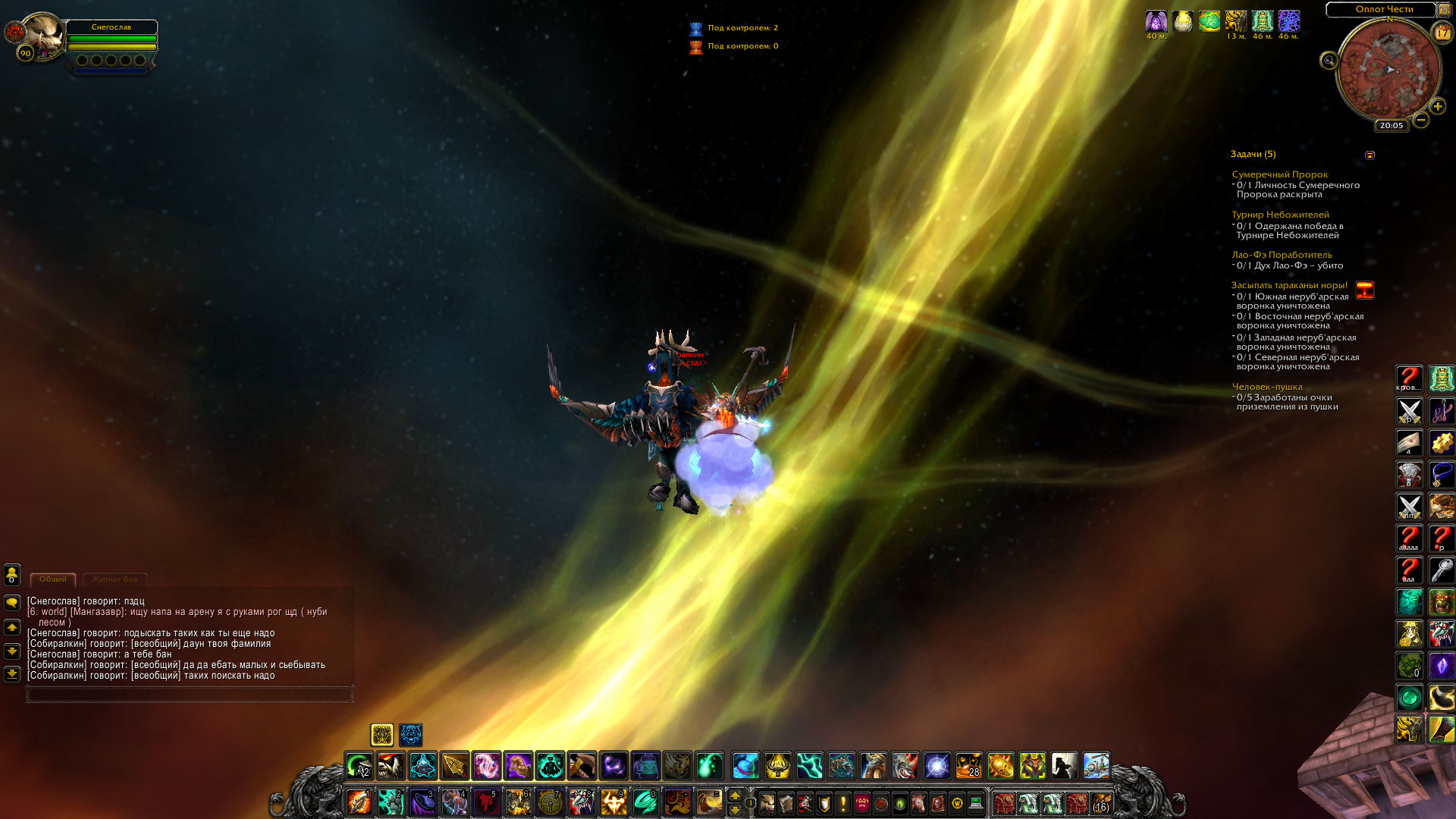Use the silver key item icon

point(1441,570)
